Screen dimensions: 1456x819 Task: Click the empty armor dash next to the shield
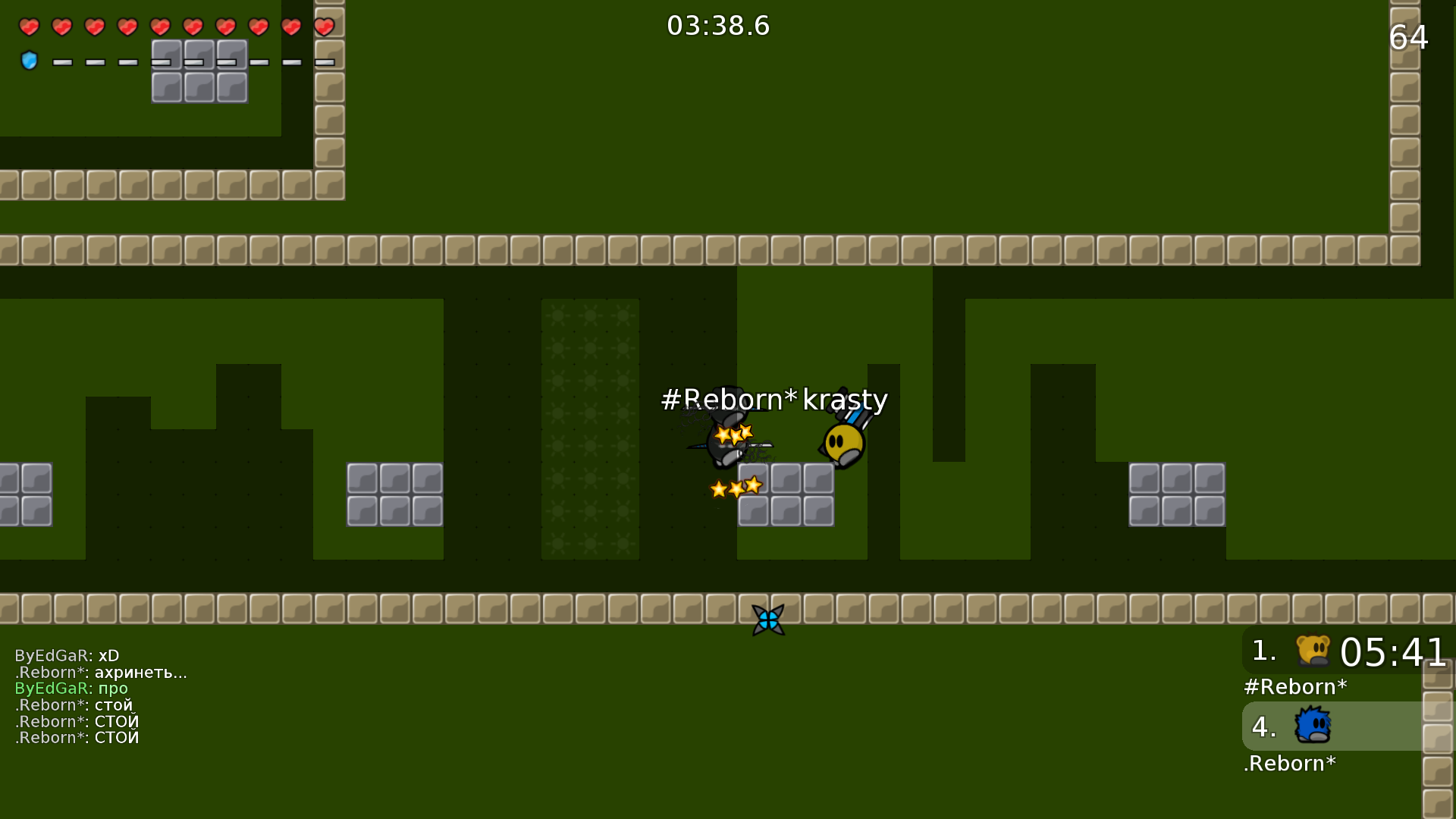61,62
